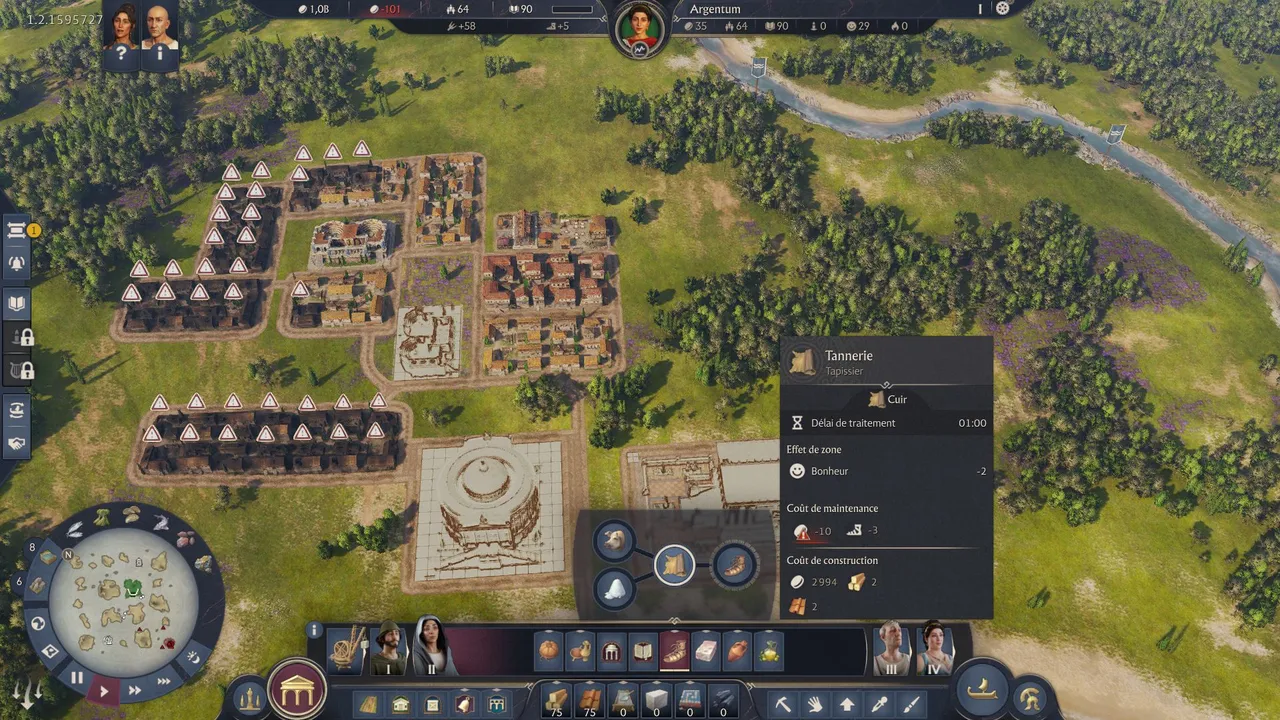The height and width of the screenshot is (720, 1280).
Task: Select the pig farm production node
Action: [x=614, y=541]
